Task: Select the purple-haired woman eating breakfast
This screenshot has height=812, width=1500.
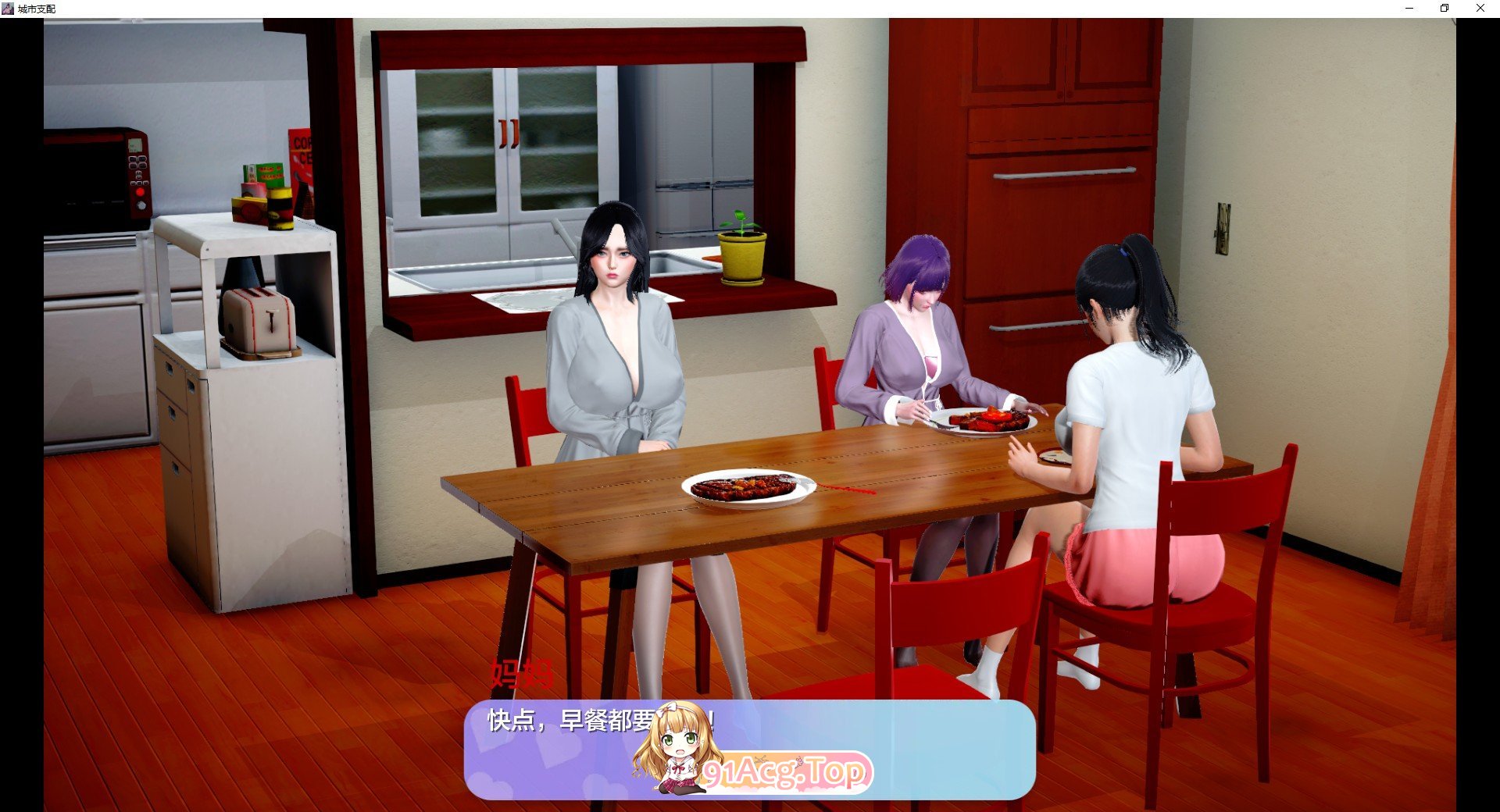Action: coord(914,344)
